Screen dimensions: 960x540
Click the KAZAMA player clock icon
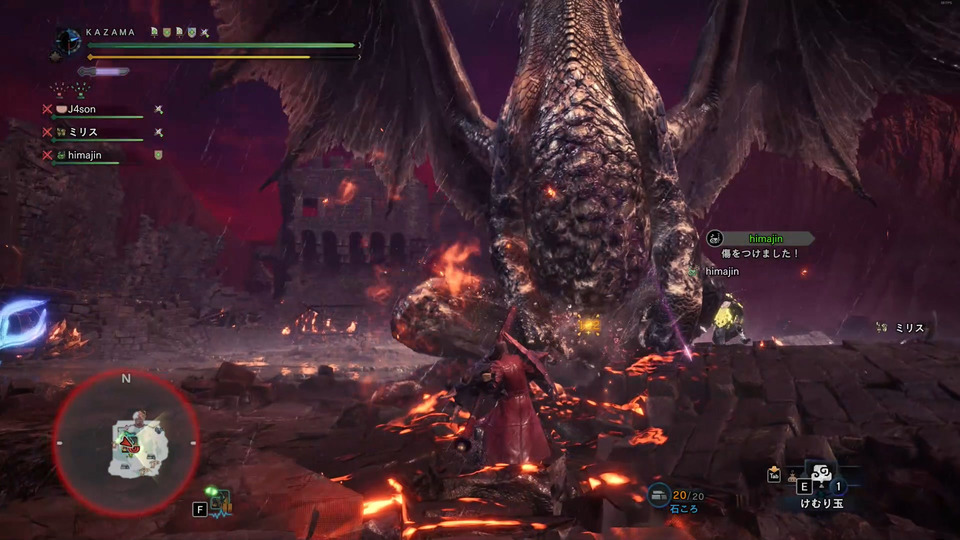(68, 42)
